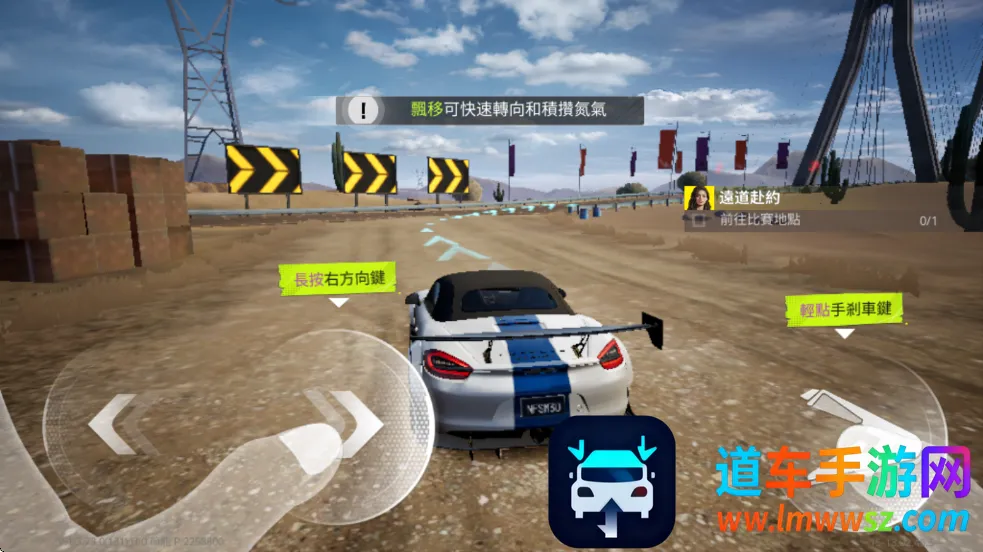Tap the right steering arrow button
983x552 pixels.
[x=345, y=420]
